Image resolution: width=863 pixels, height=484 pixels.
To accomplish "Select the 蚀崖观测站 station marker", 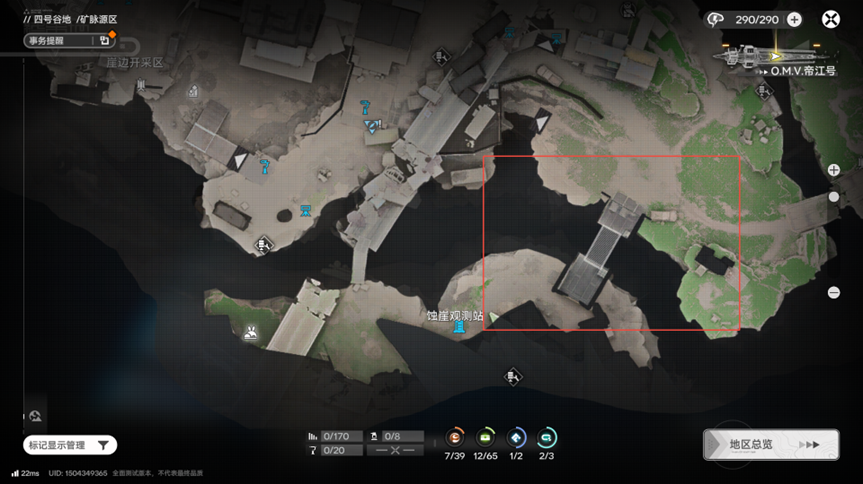I will click(459, 327).
